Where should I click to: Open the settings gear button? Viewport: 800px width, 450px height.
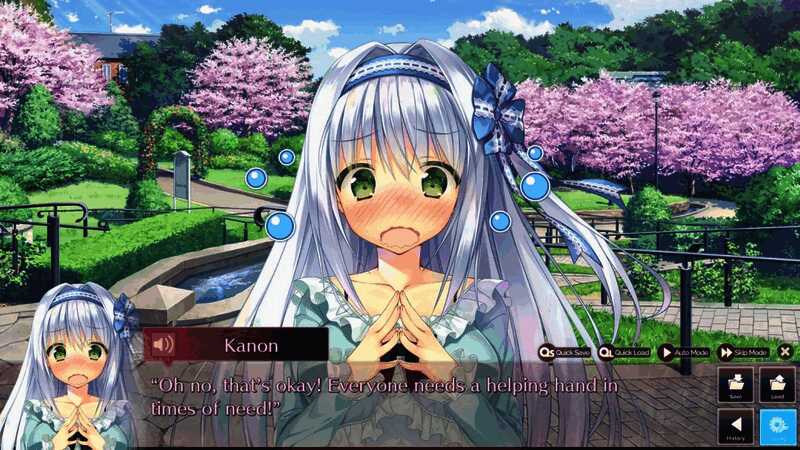777,427
